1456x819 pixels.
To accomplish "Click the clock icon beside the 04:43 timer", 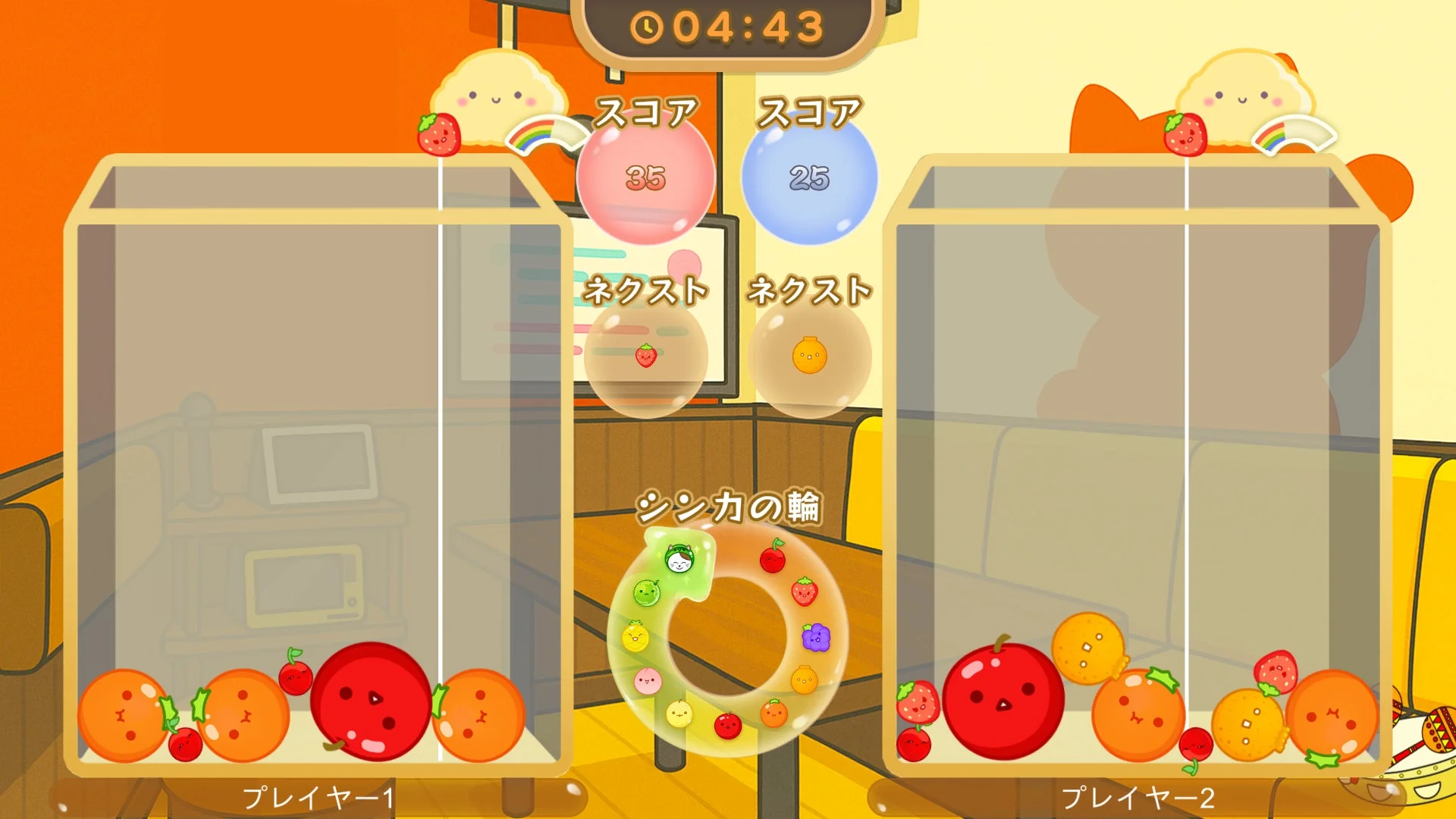I will [x=648, y=29].
